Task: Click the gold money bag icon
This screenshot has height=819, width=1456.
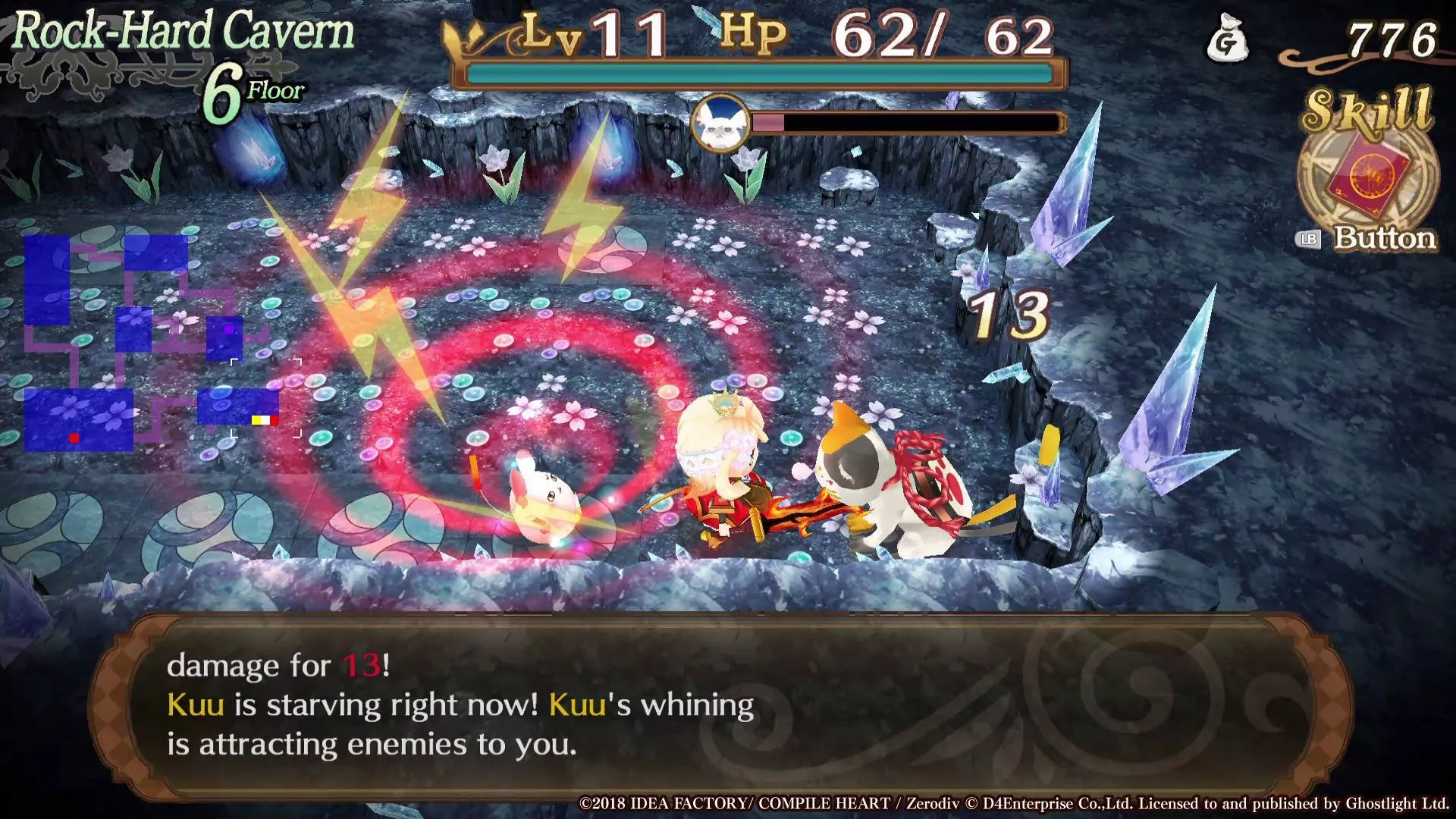Action: 1227,40
